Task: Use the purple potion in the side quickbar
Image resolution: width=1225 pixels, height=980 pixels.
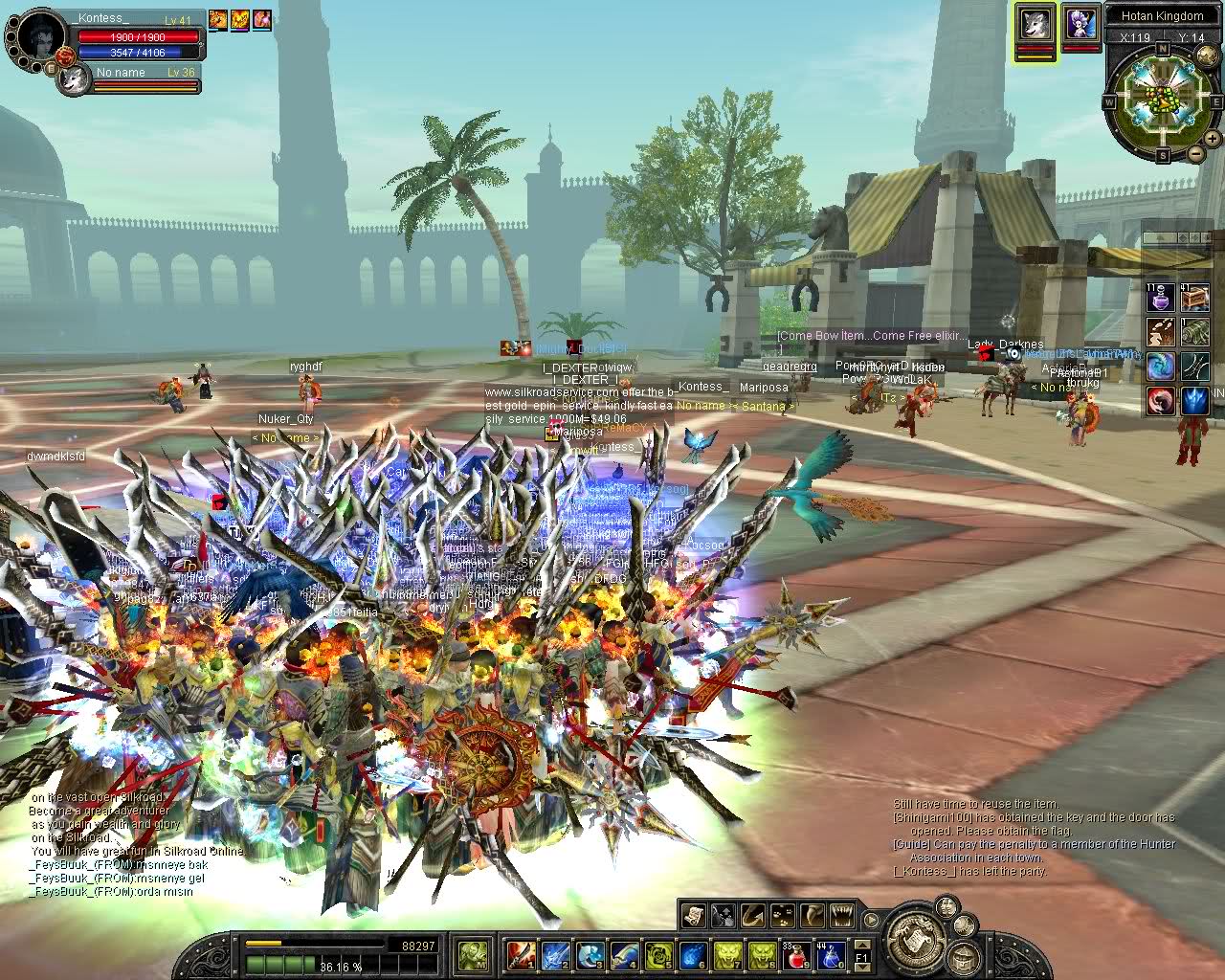Action: (x=1161, y=299)
